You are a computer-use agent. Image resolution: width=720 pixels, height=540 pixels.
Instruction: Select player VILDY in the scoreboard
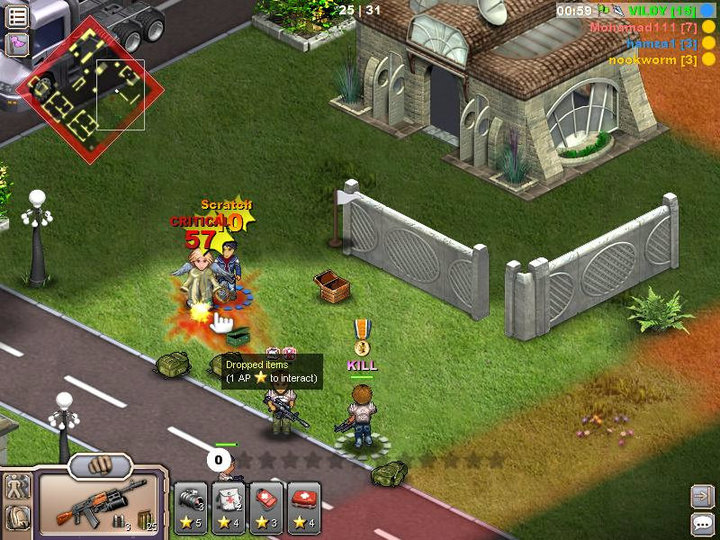coord(660,10)
